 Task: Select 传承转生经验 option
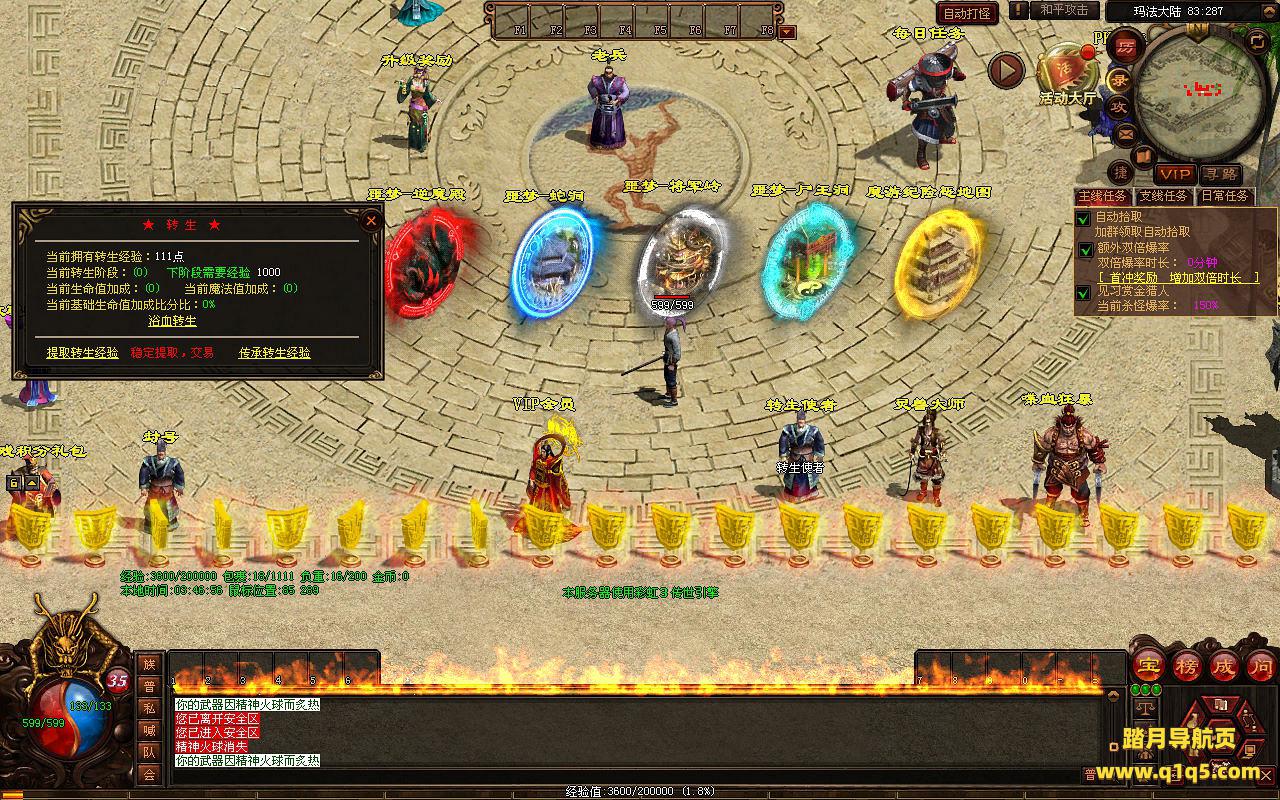point(274,353)
